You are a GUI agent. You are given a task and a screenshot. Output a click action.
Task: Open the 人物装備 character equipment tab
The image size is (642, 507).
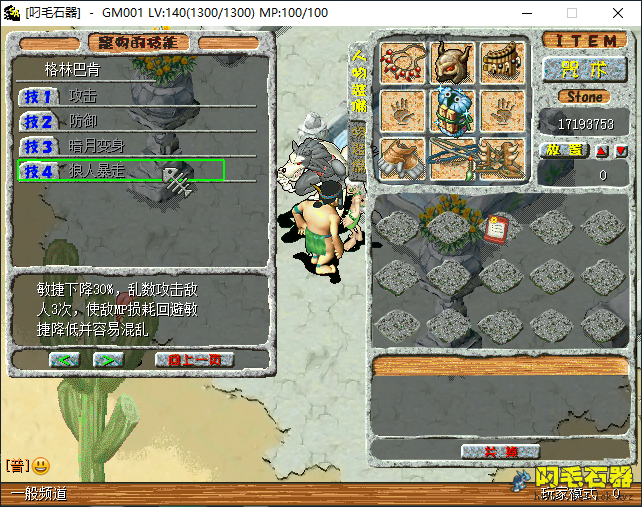tap(357, 80)
